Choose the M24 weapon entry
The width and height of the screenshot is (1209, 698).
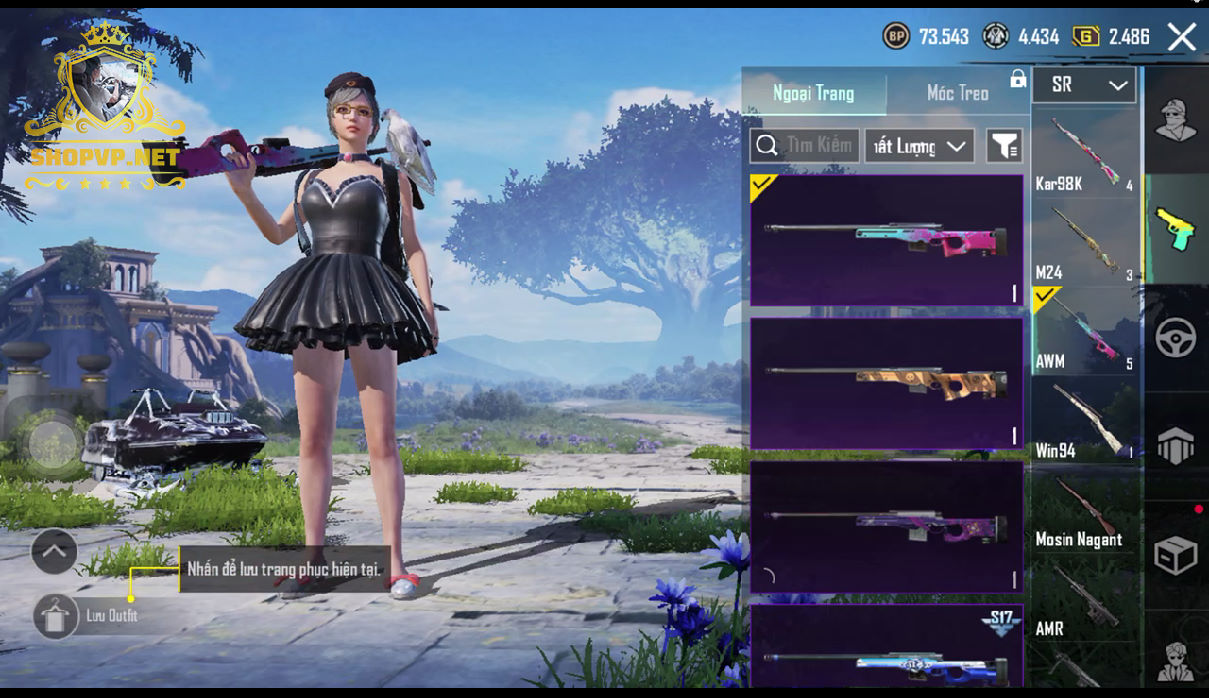click(x=1084, y=241)
